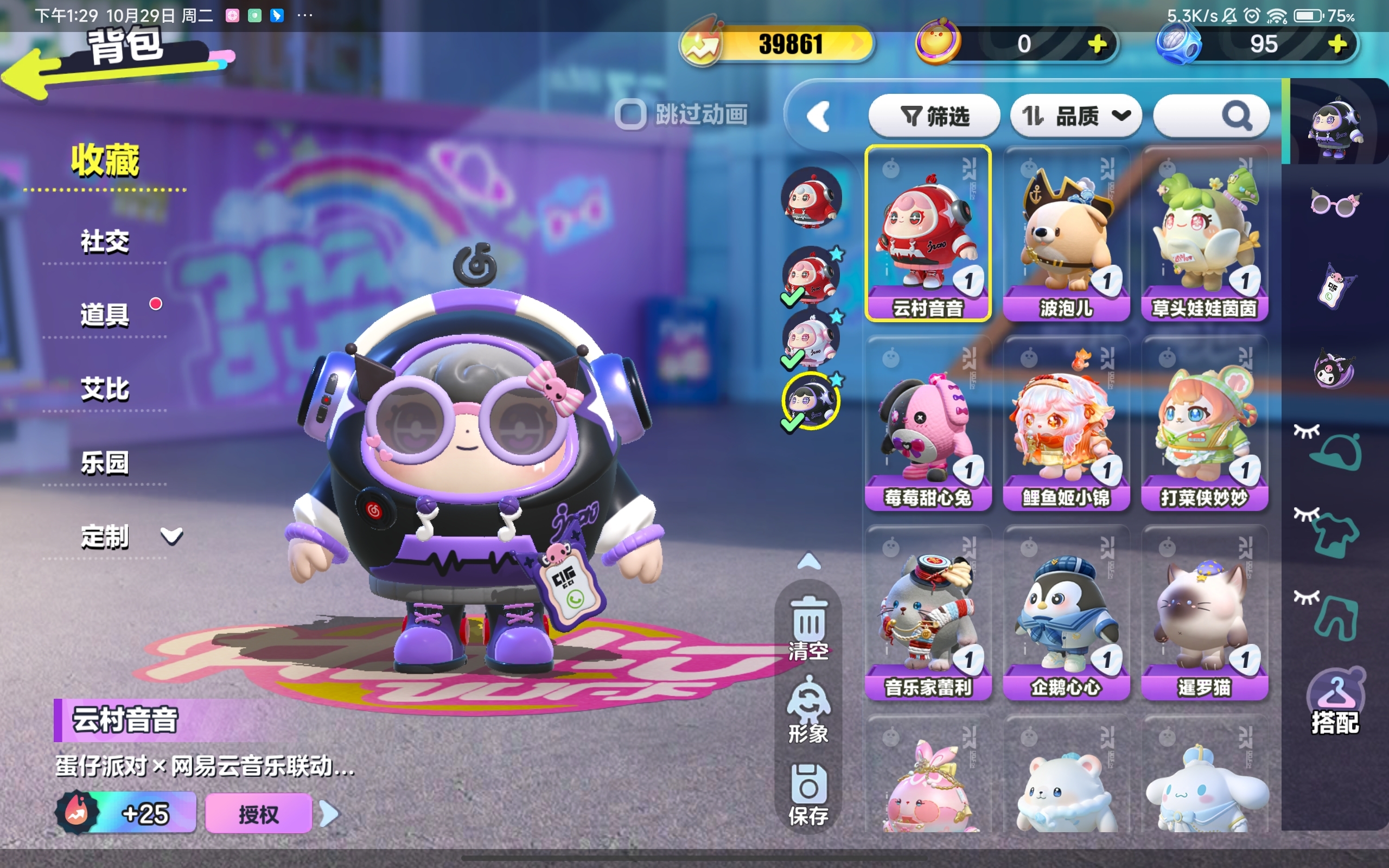The height and width of the screenshot is (868, 1389).
Task: Choose the 草头娃娃茵茵 skin
Action: tap(1204, 234)
